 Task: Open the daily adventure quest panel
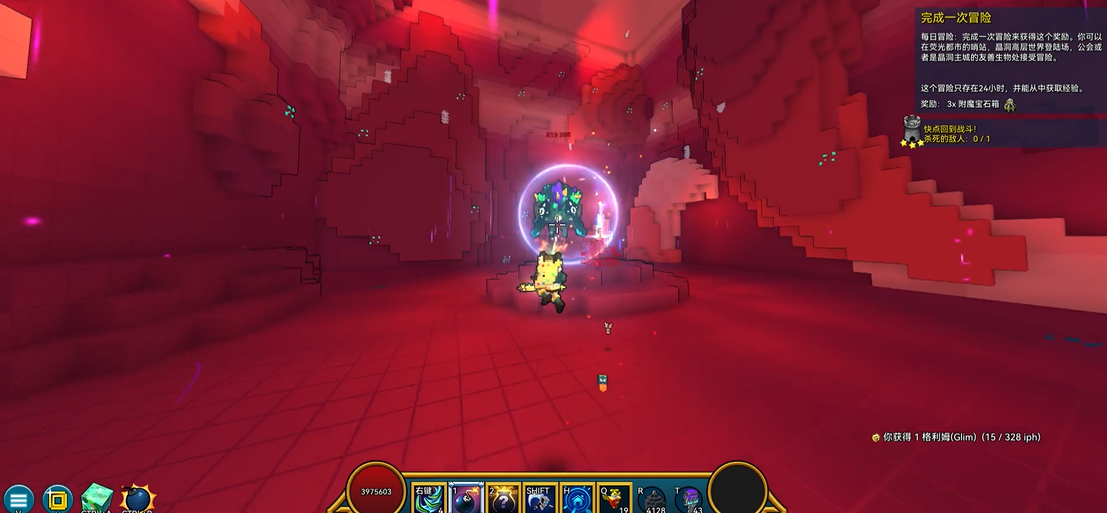(1010, 60)
